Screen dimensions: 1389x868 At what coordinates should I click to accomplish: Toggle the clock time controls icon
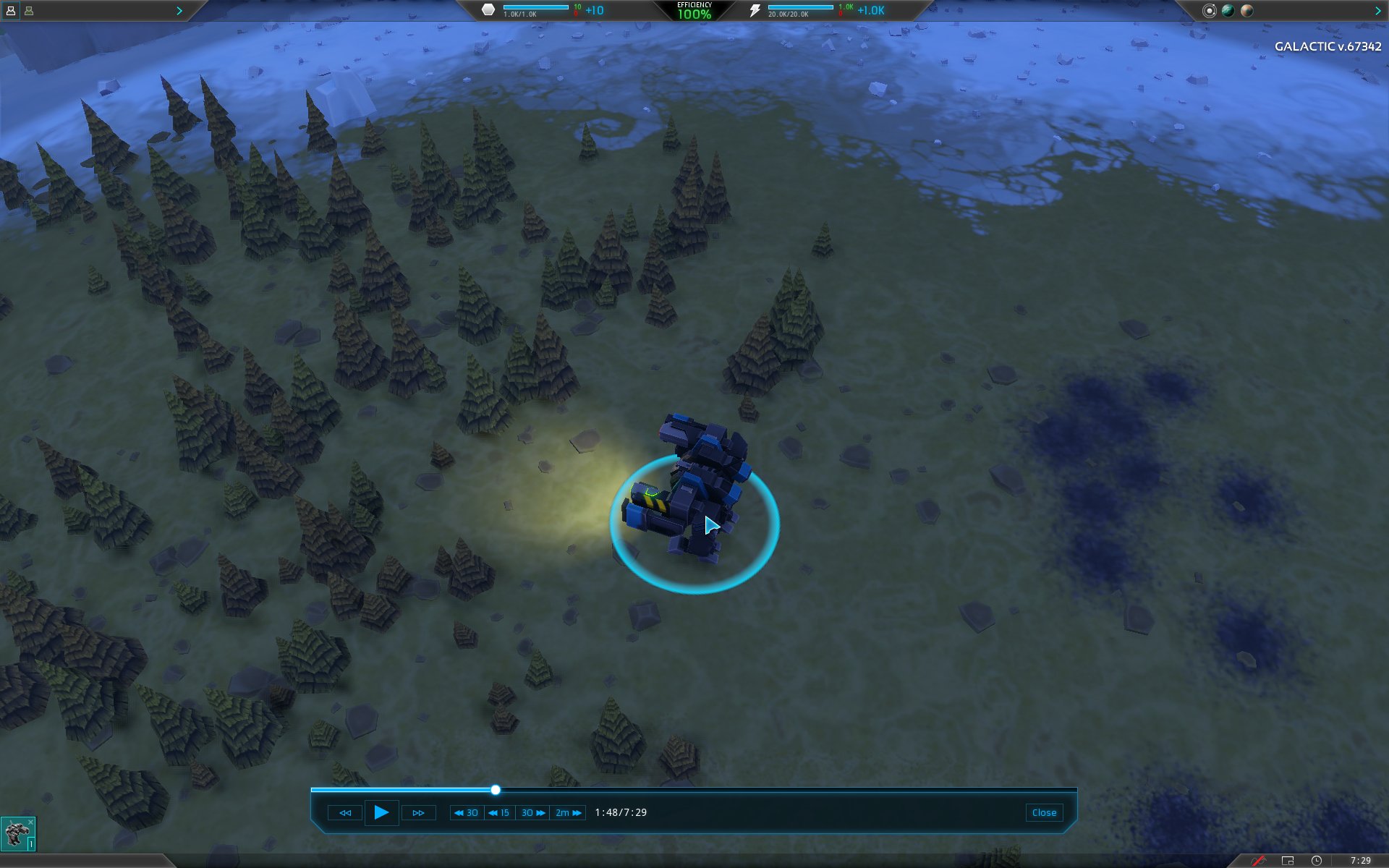tap(1317, 861)
